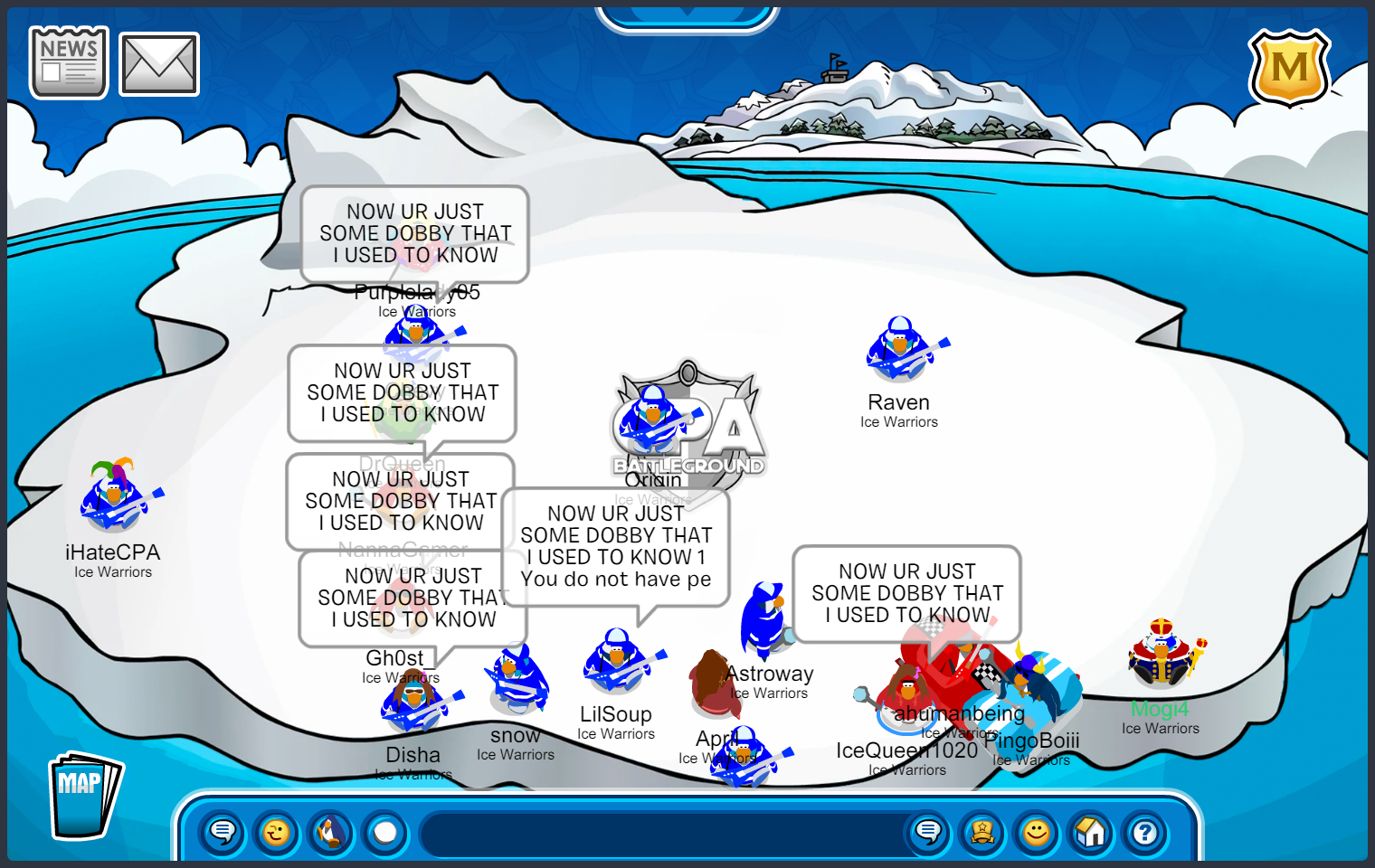Go to your igloo house
The image size is (1375, 868).
[x=1091, y=832]
